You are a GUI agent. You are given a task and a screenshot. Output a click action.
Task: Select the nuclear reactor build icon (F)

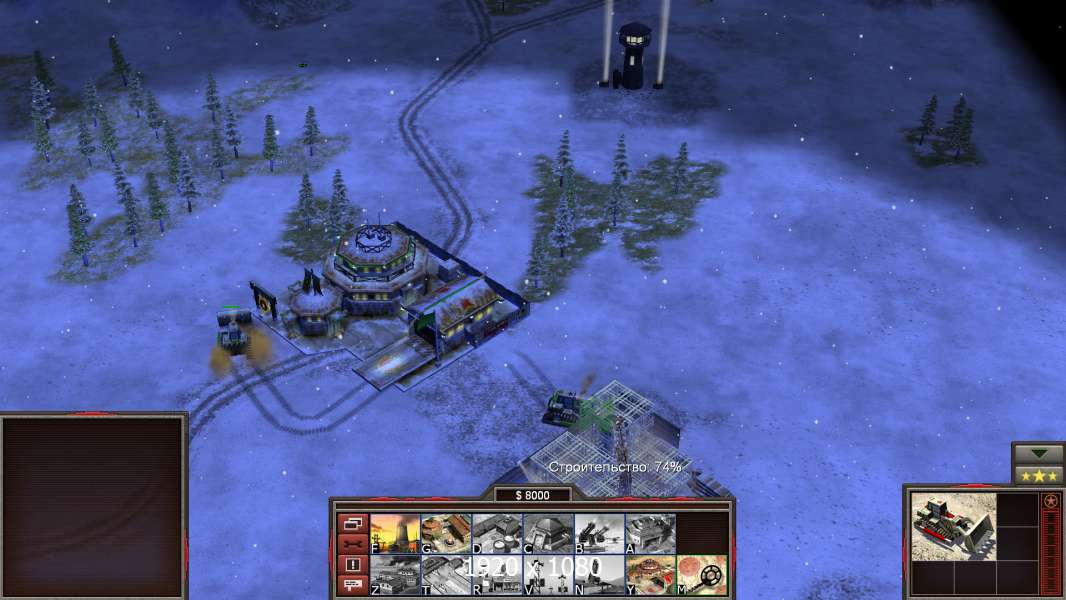(395, 534)
